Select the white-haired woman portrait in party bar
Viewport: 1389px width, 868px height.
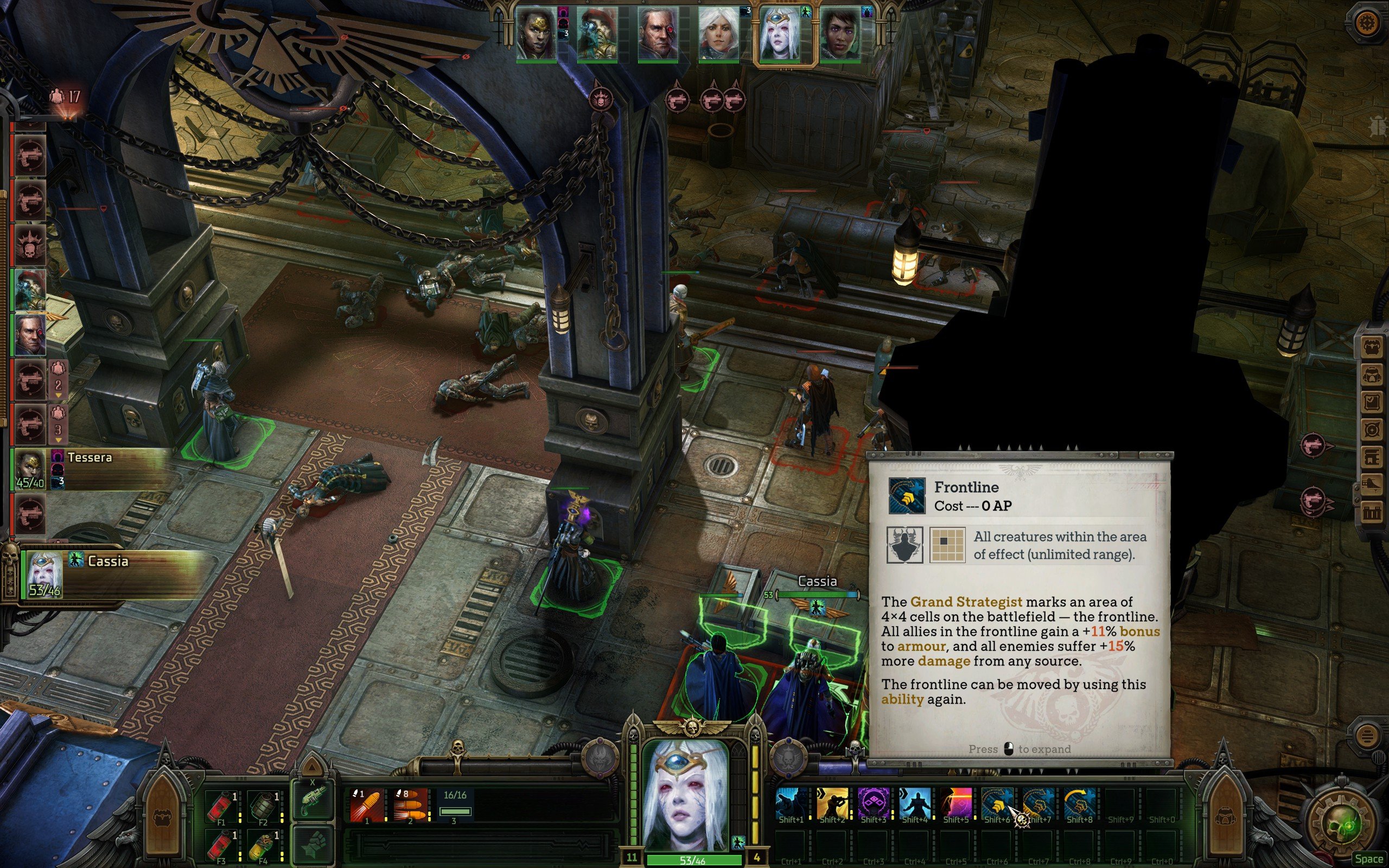[717, 33]
